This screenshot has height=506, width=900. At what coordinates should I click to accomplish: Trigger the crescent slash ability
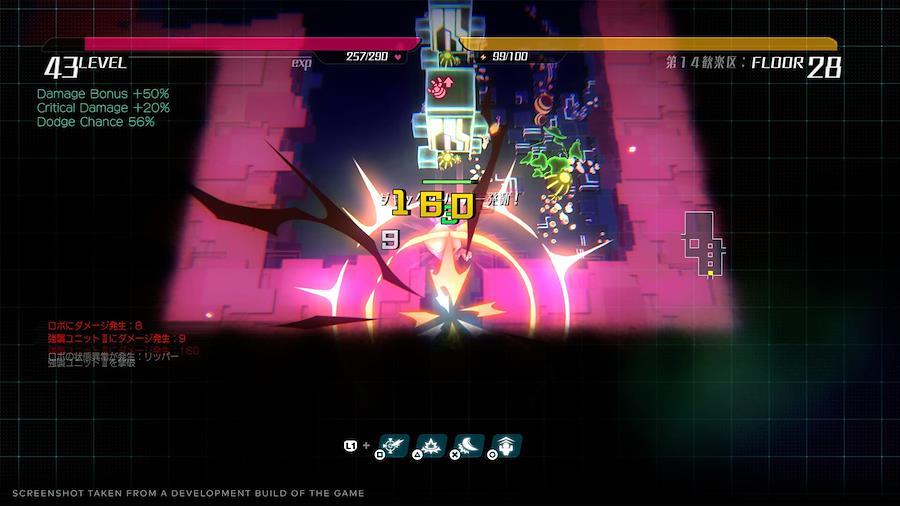tap(470, 445)
